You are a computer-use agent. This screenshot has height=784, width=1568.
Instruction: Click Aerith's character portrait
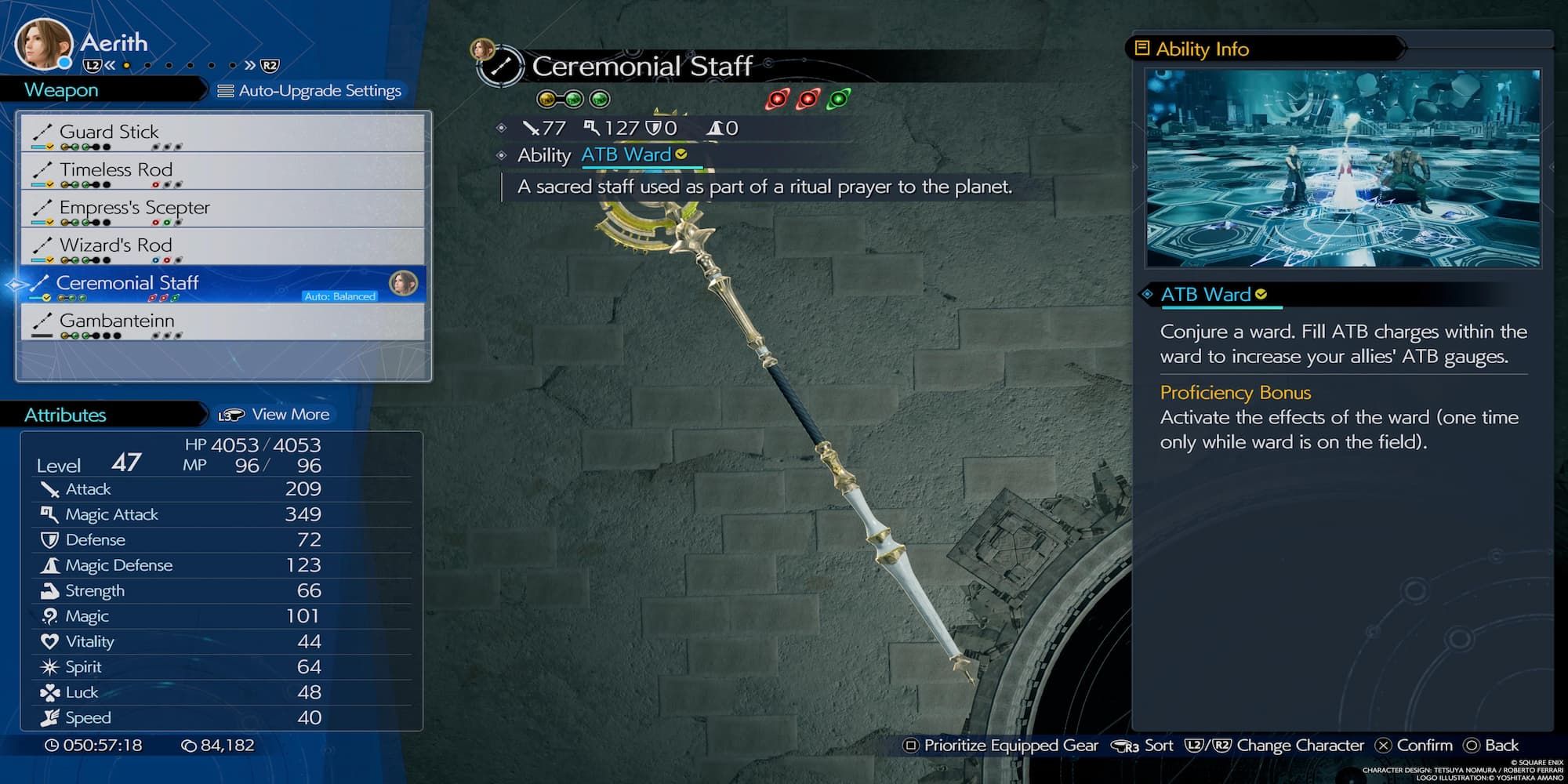click(43, 43)
